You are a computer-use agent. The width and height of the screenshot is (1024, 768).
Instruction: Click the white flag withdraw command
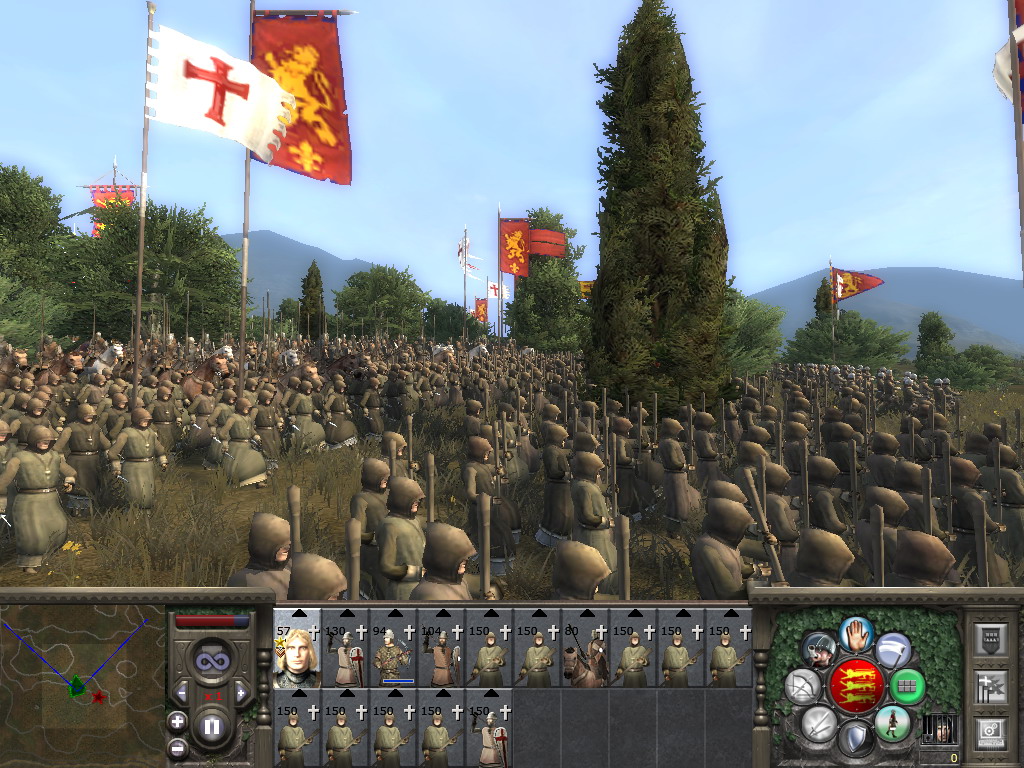893,650
